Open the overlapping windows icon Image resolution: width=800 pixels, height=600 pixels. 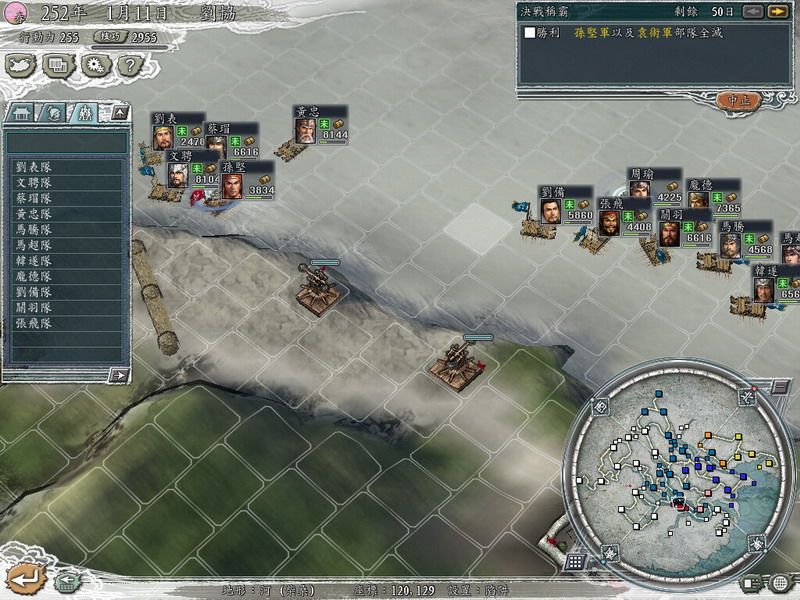[x=58, y=65]
